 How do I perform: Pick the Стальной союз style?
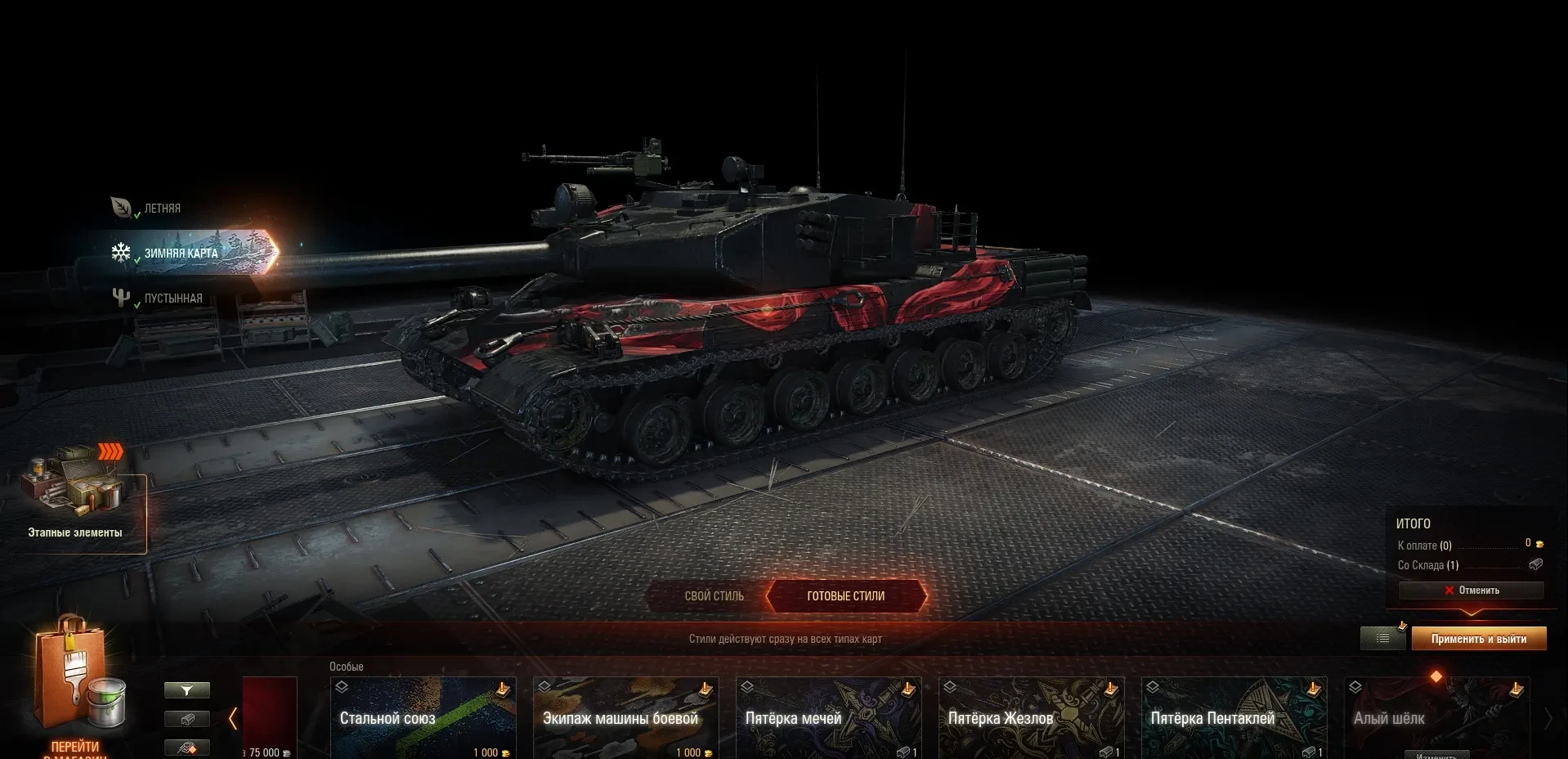[423, 717]
